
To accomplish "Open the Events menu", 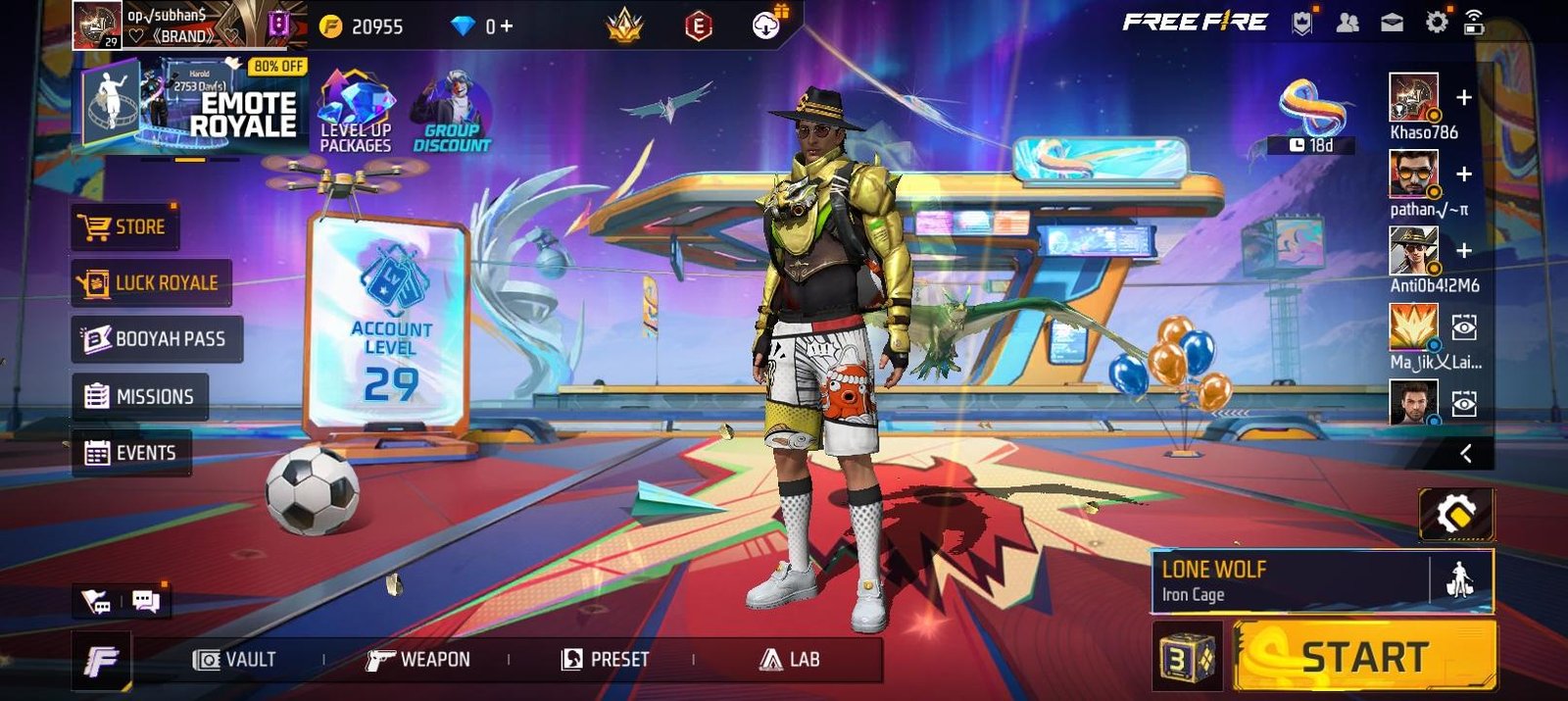I will pyautogui.click(x=131, y=453).
